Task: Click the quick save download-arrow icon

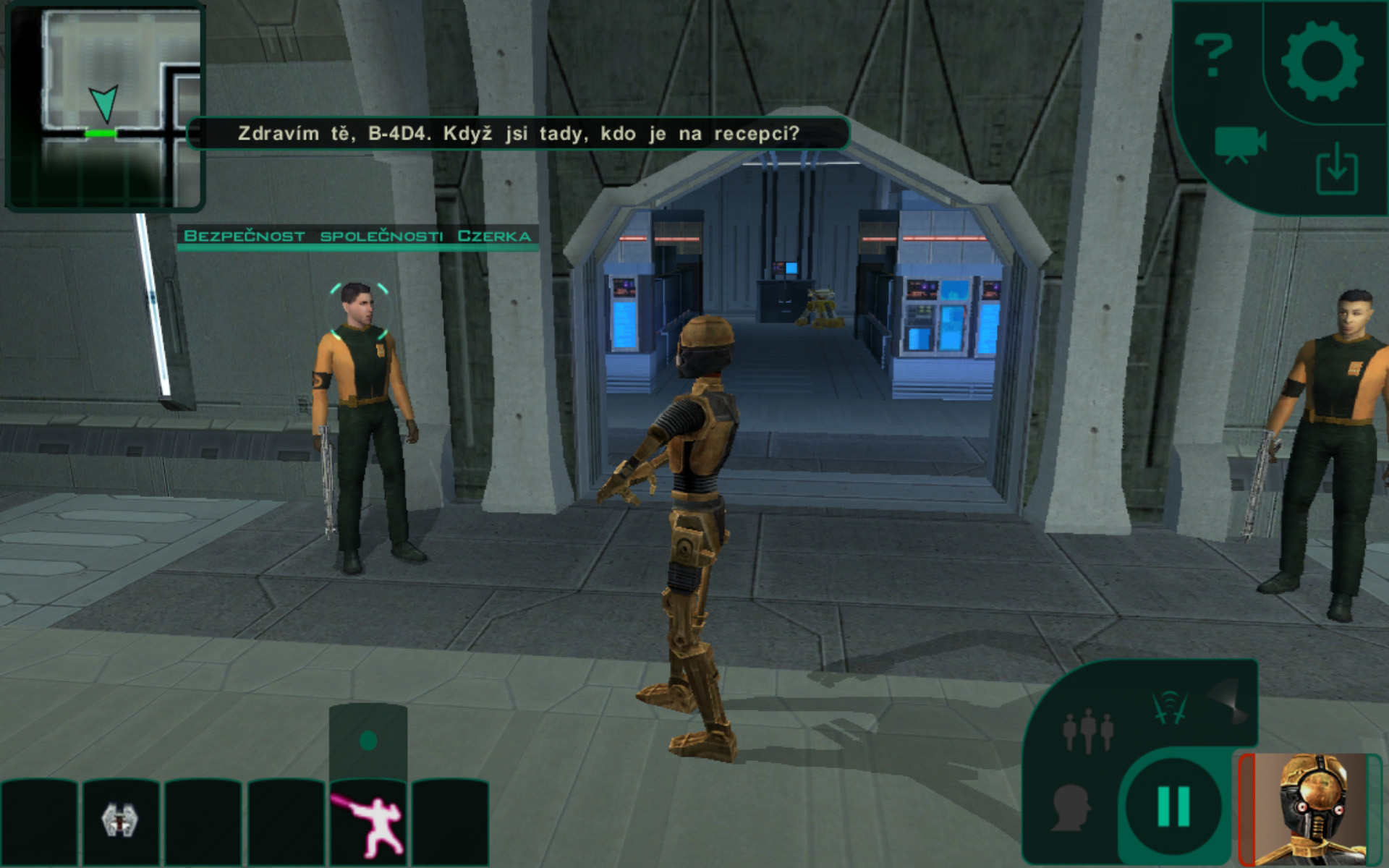Action: tap(1336, 169)
